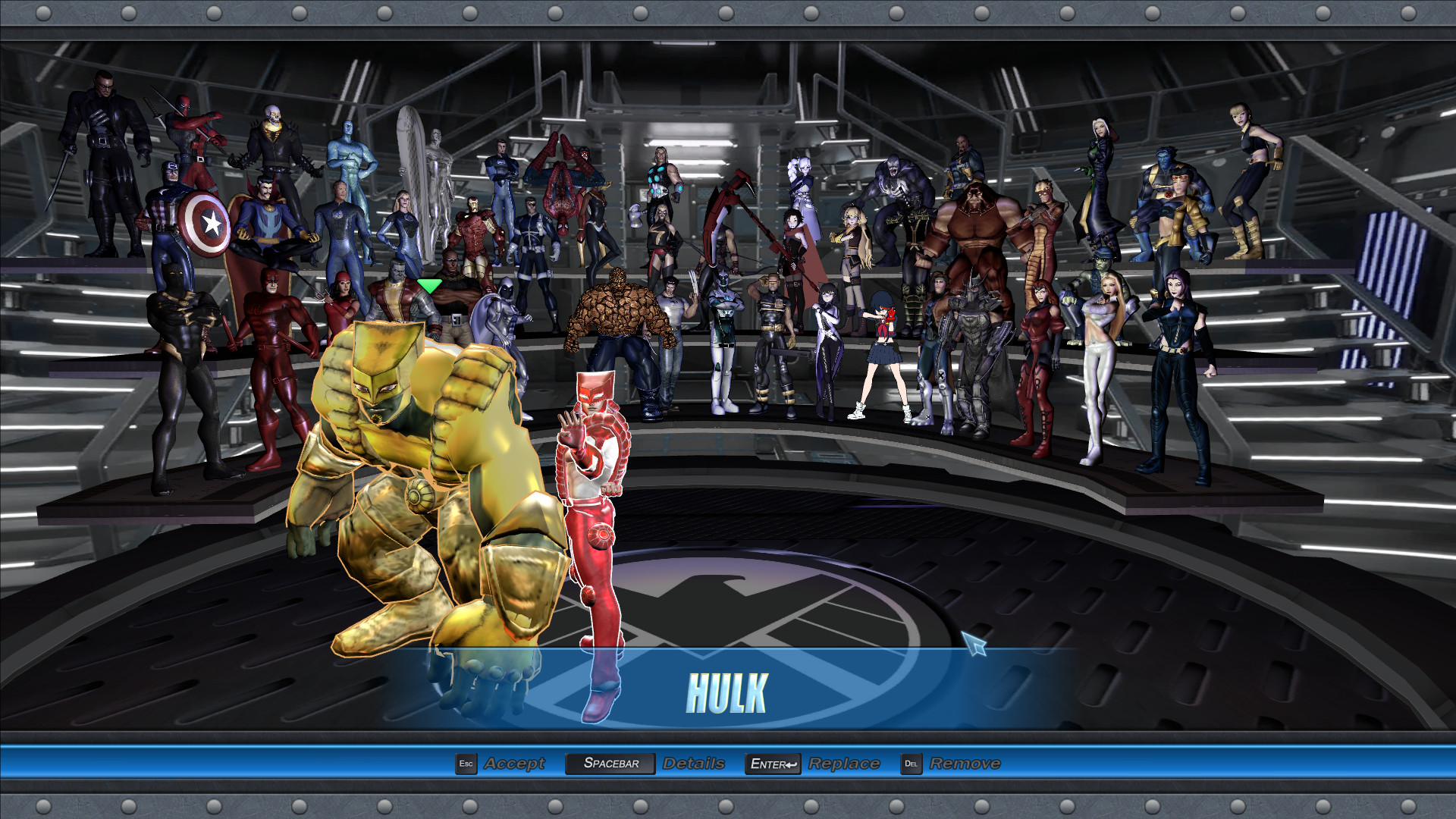Click the Accept option on the bottom bar
1456x819 pixels.
click(x=516, y=764)
